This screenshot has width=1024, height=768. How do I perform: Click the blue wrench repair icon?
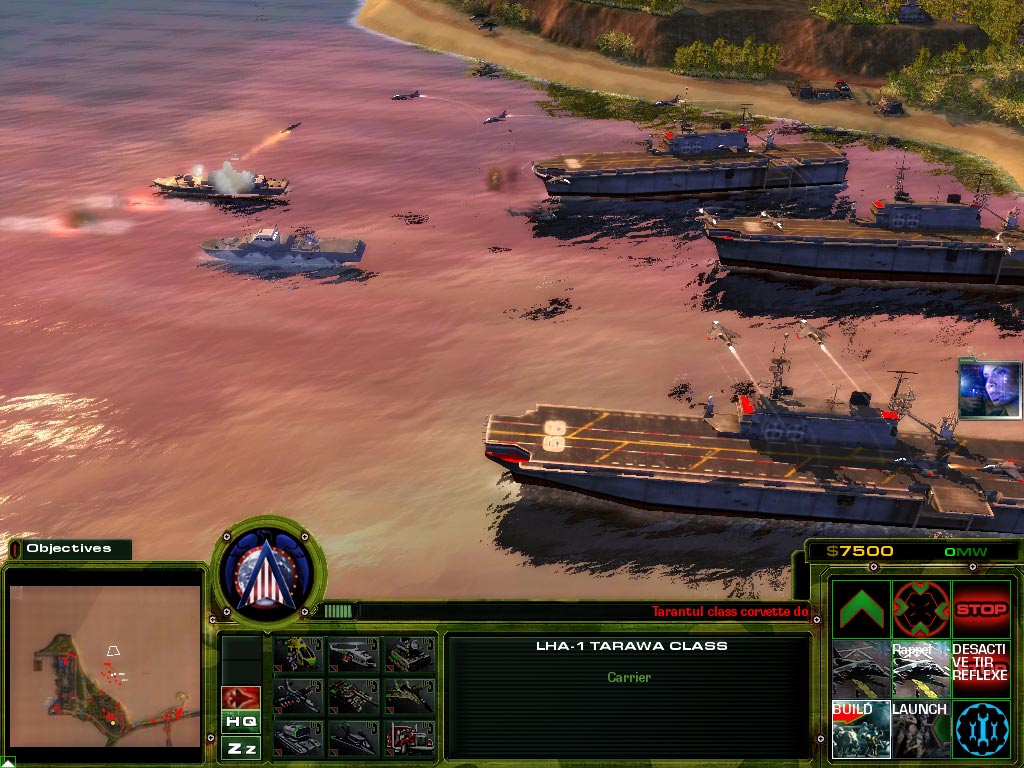coord(981,729)
